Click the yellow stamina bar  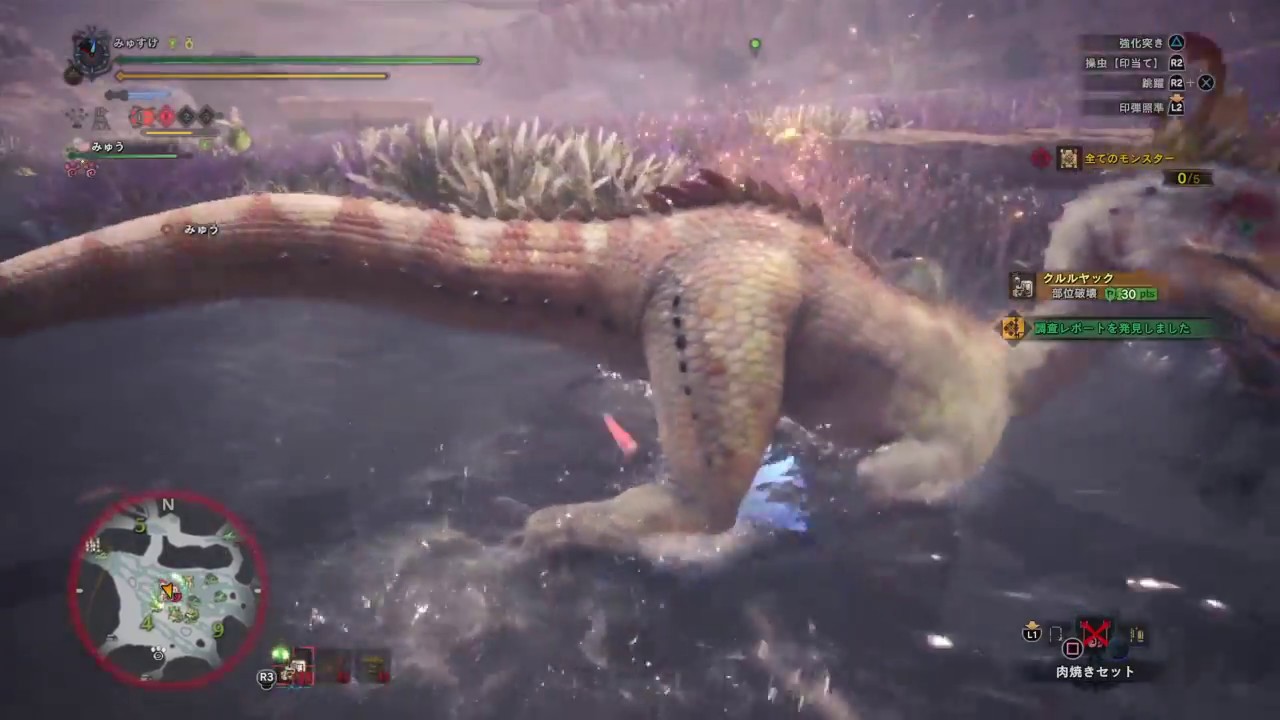(250, 76)
